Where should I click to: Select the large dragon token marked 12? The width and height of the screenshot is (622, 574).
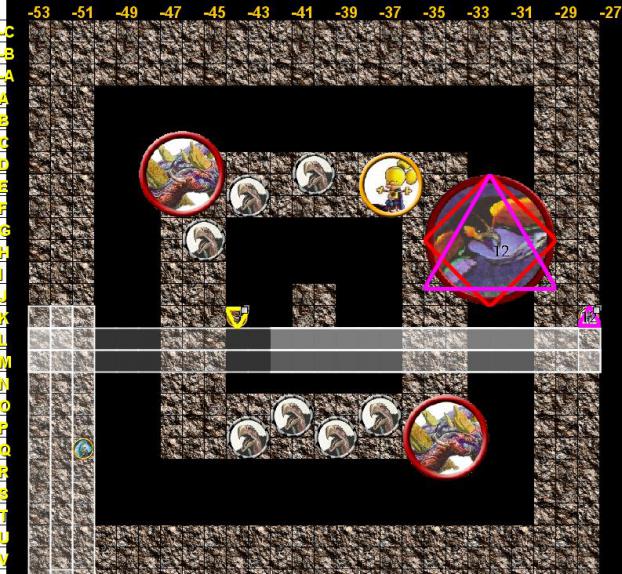click(x=489, y=241)
